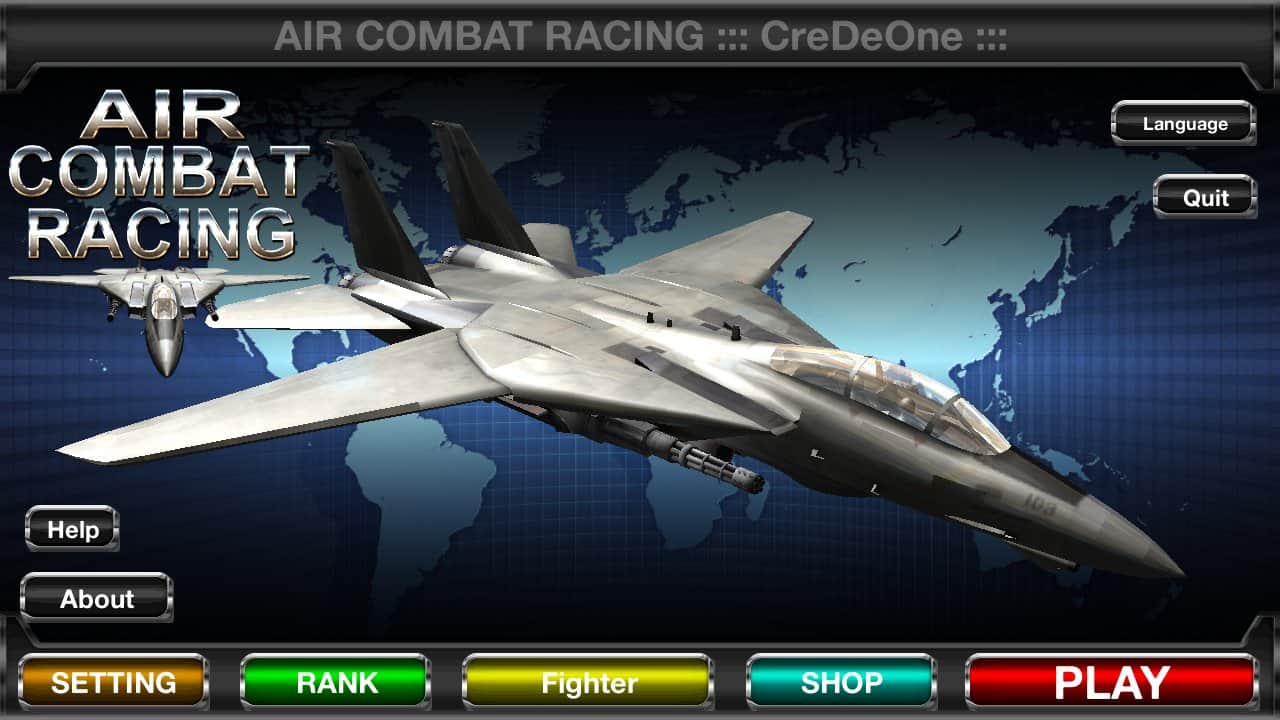View the About information

[x=96, y=599]
